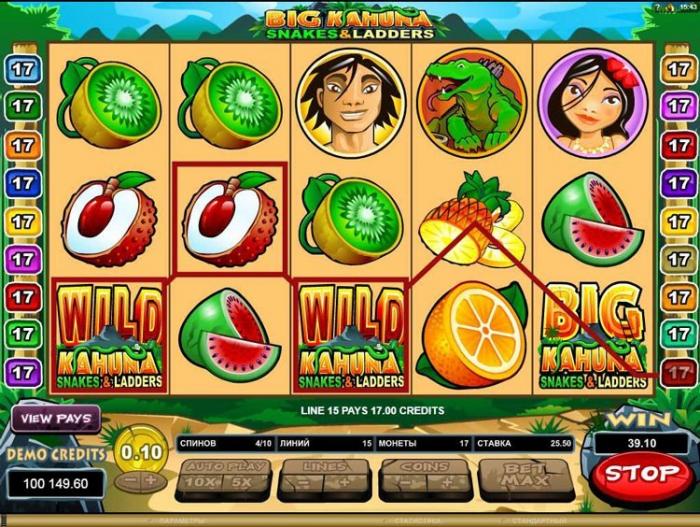700x527 pixels.
Task: Open the View Pays paytable
Action: [x=55, y=418]
